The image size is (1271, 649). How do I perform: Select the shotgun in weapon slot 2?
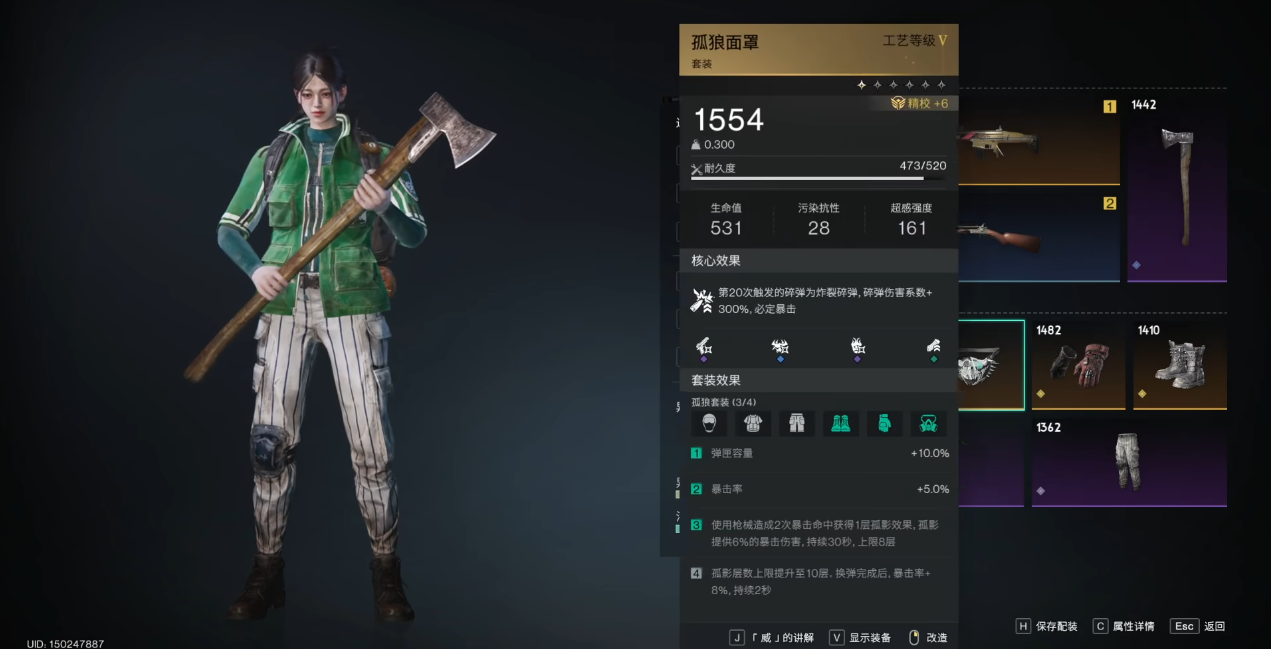point(1038,238)
